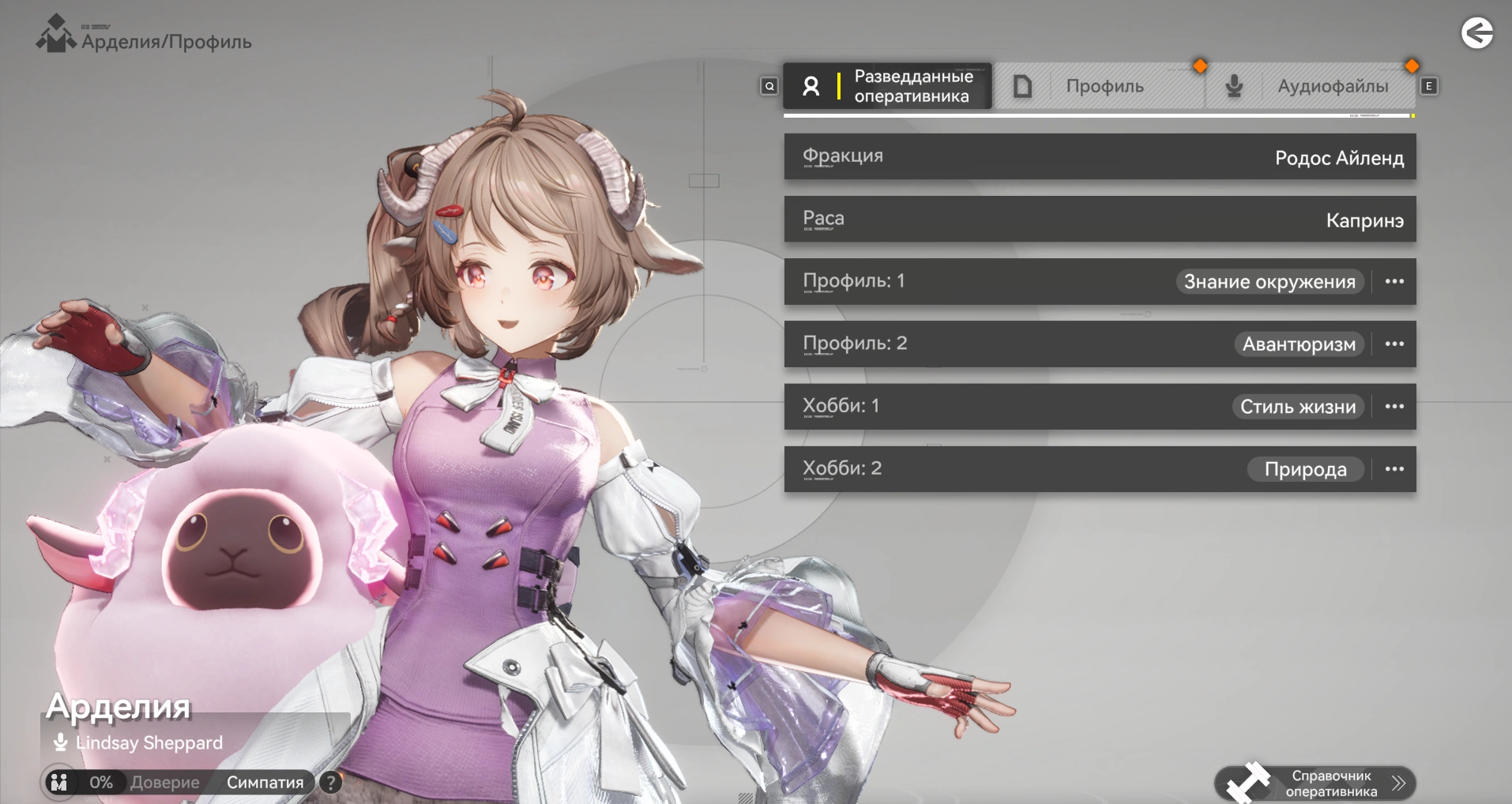Expand the Природа hobby entry
1512x804 pixels.
[x=1394, y=469]
